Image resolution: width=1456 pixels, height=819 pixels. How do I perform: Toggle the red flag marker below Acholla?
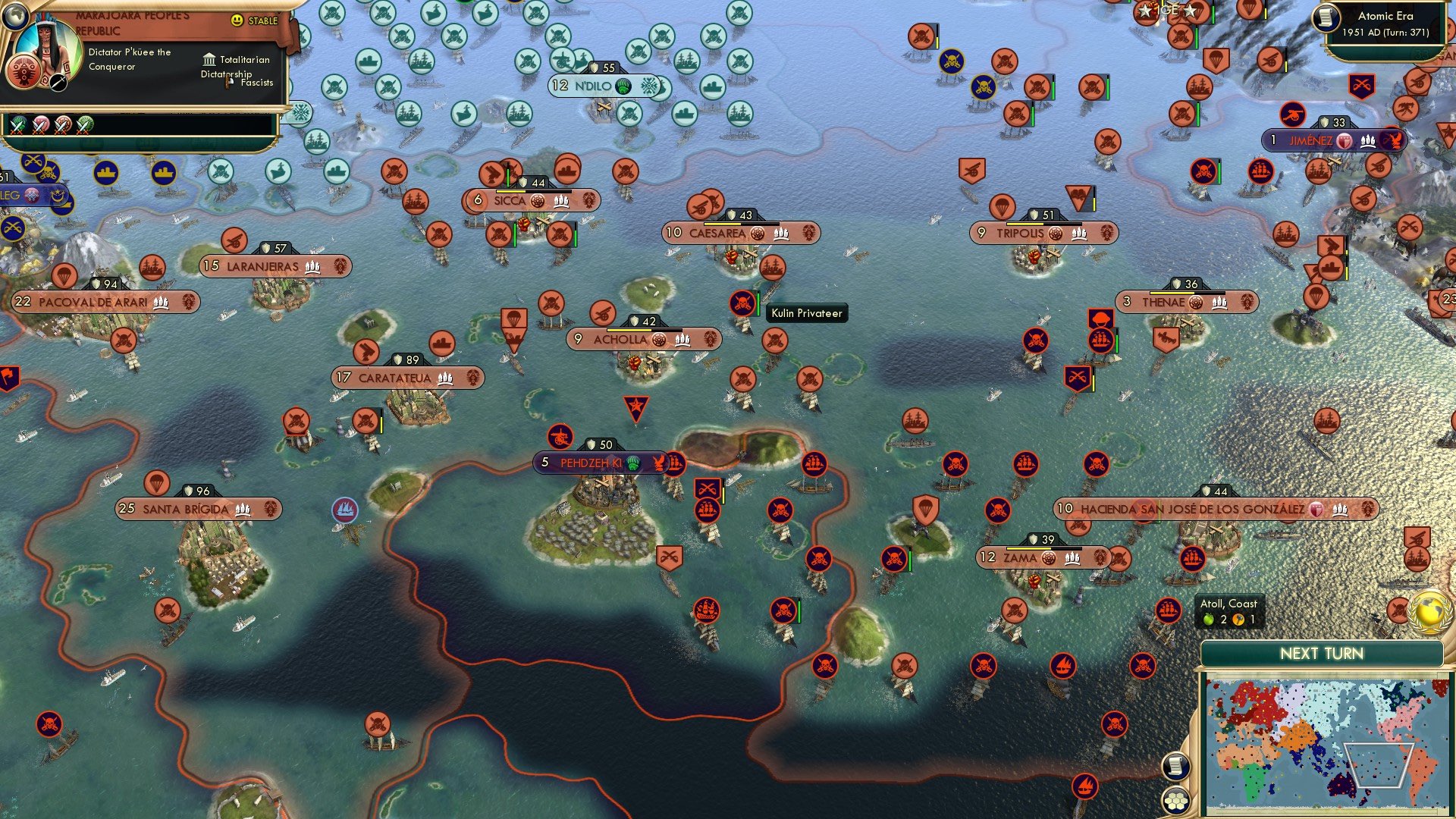coord(636,405)
